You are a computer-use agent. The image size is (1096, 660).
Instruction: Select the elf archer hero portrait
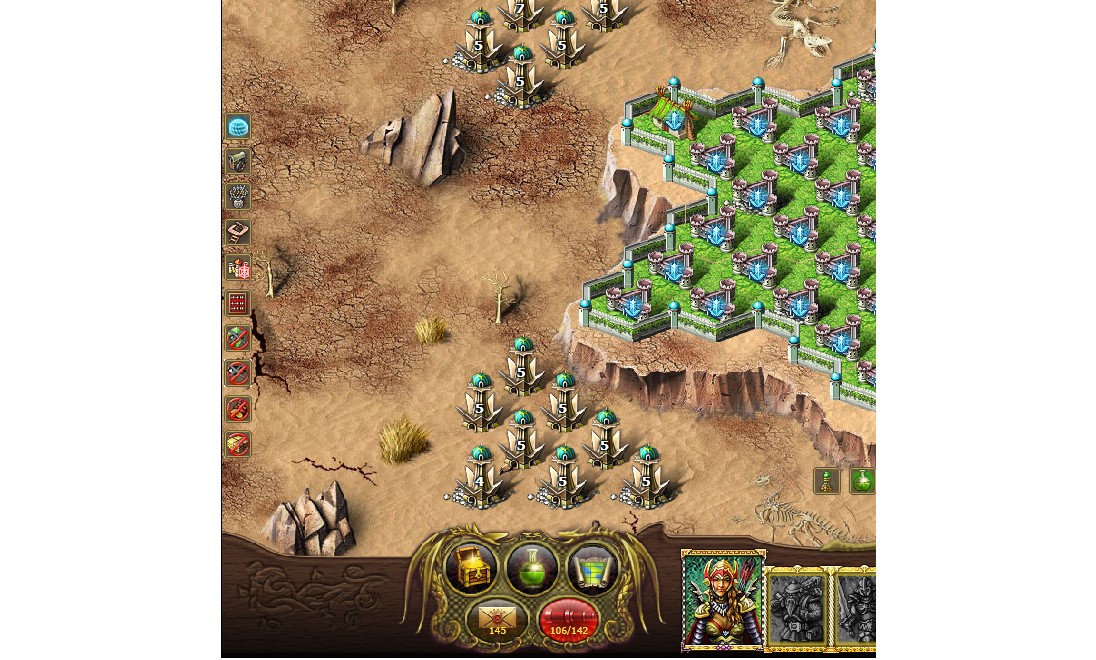click(723, 600)
